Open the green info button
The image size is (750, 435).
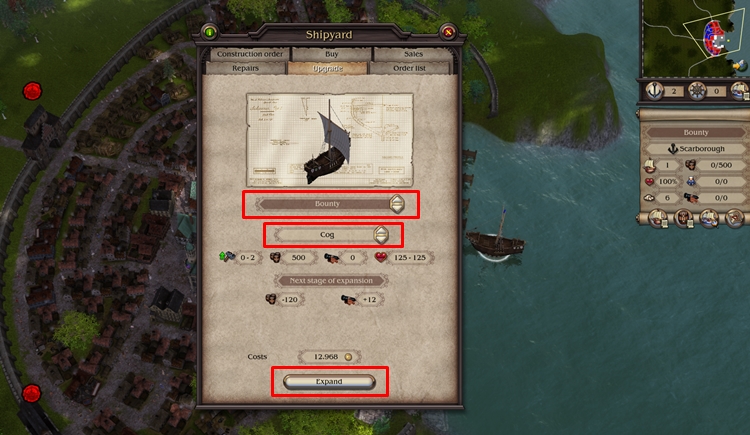(210, 31)
